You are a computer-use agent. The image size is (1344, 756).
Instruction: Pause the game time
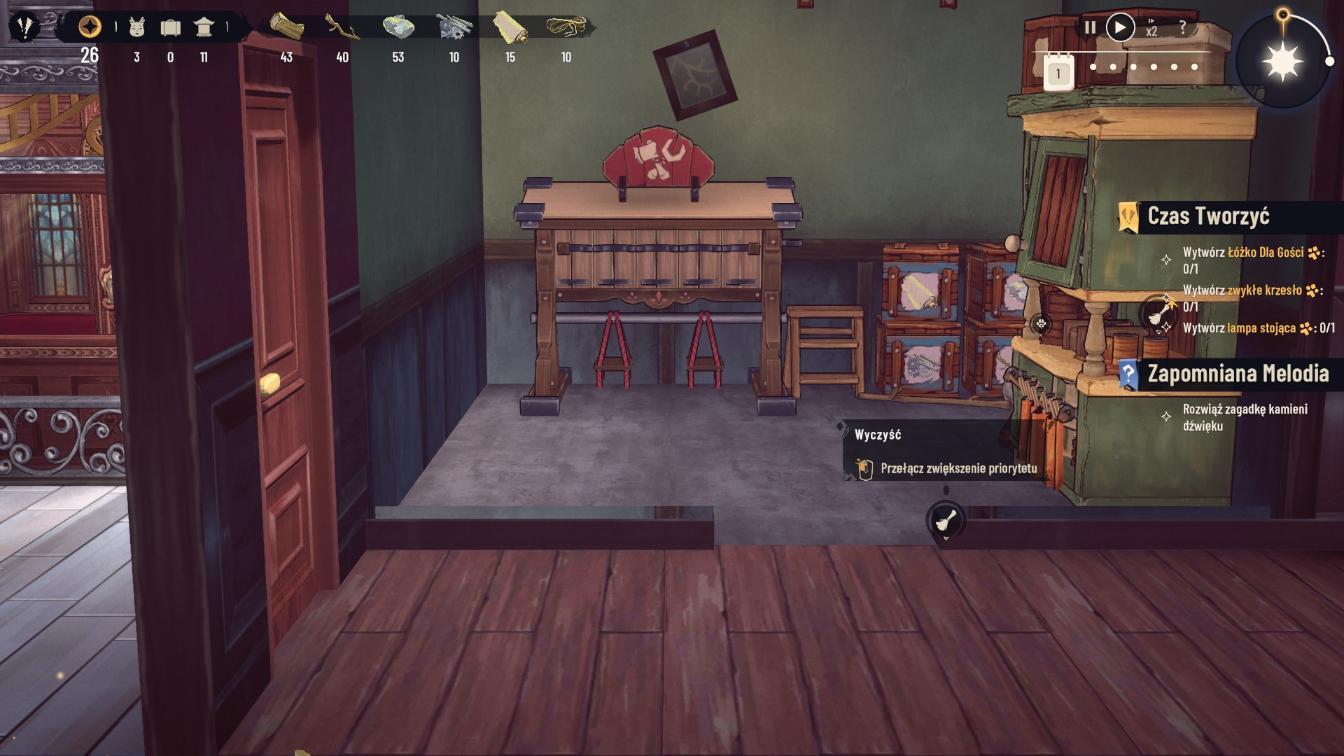point(1090,28)
